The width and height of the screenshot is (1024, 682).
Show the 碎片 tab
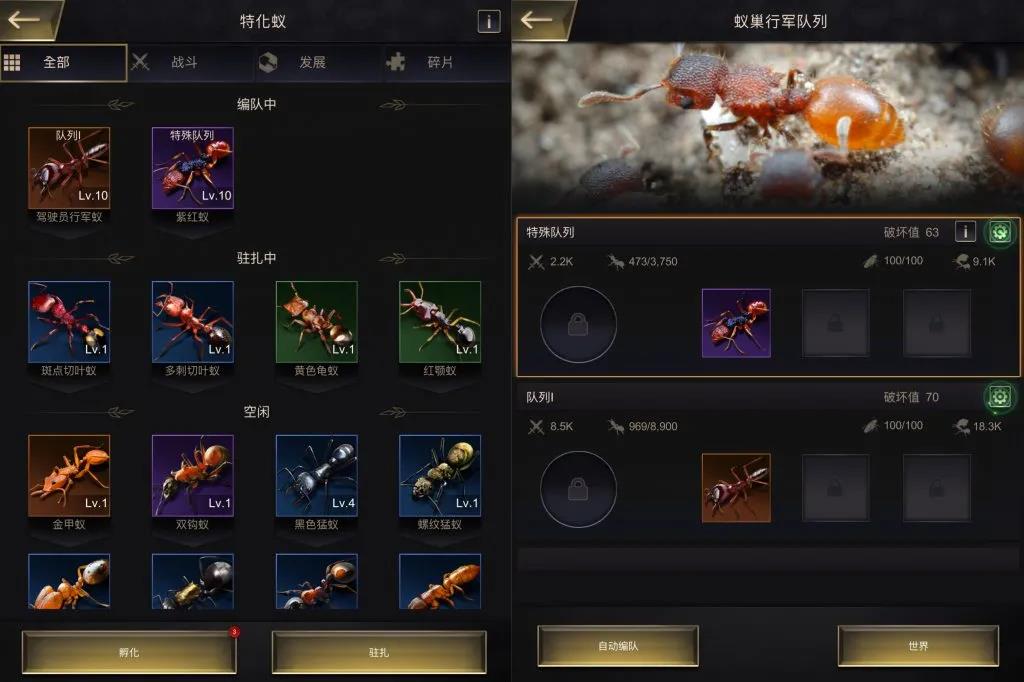(x=440, y=62)
